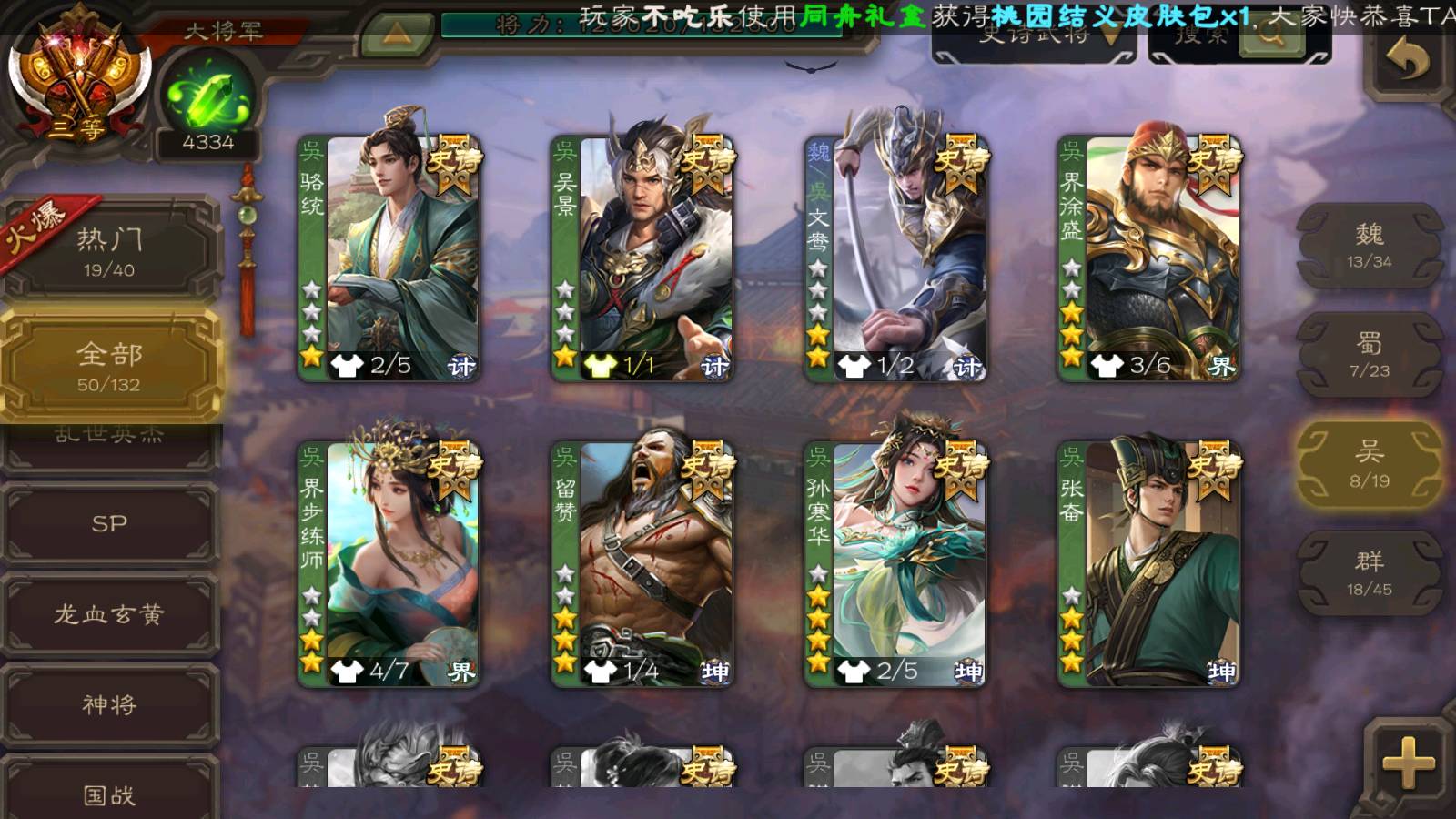Switch to the 热门 category tab

(109, 251)
